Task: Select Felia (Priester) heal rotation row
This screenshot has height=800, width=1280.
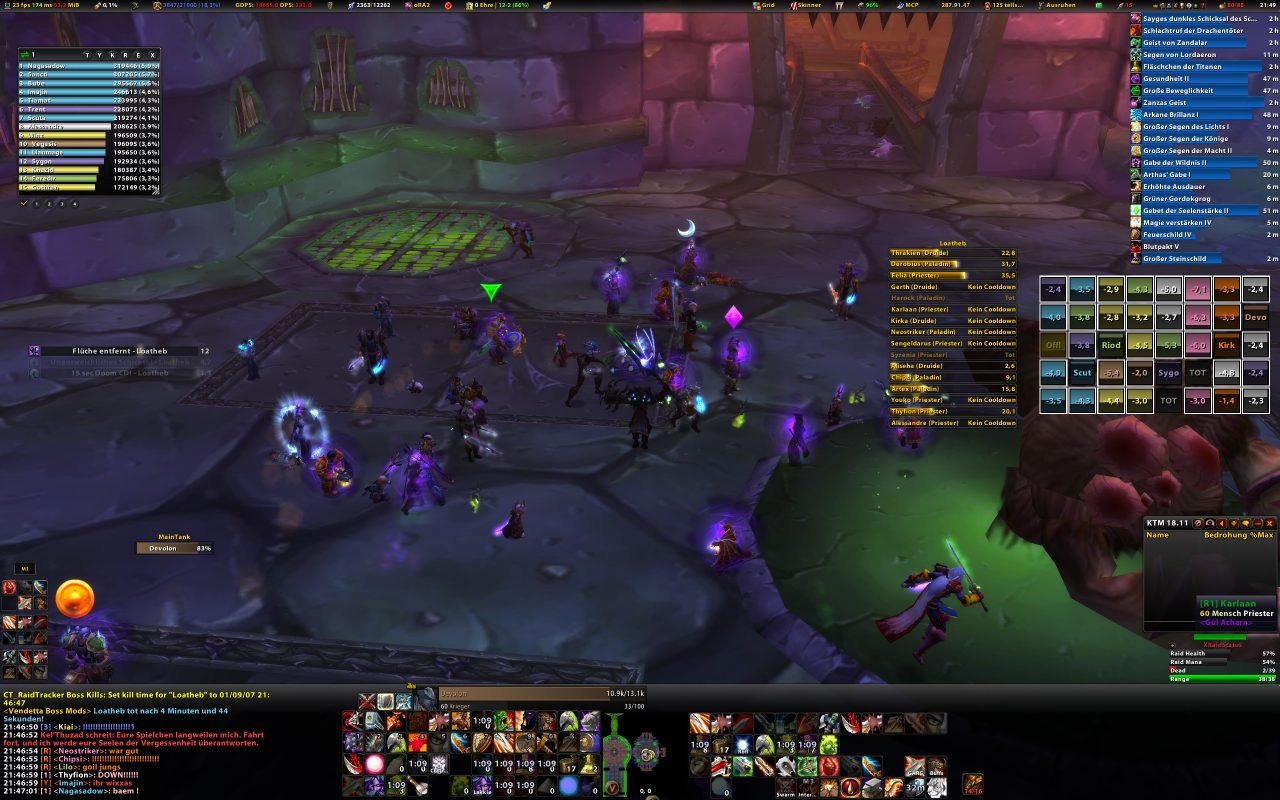Action: click(x=952, y=275)
